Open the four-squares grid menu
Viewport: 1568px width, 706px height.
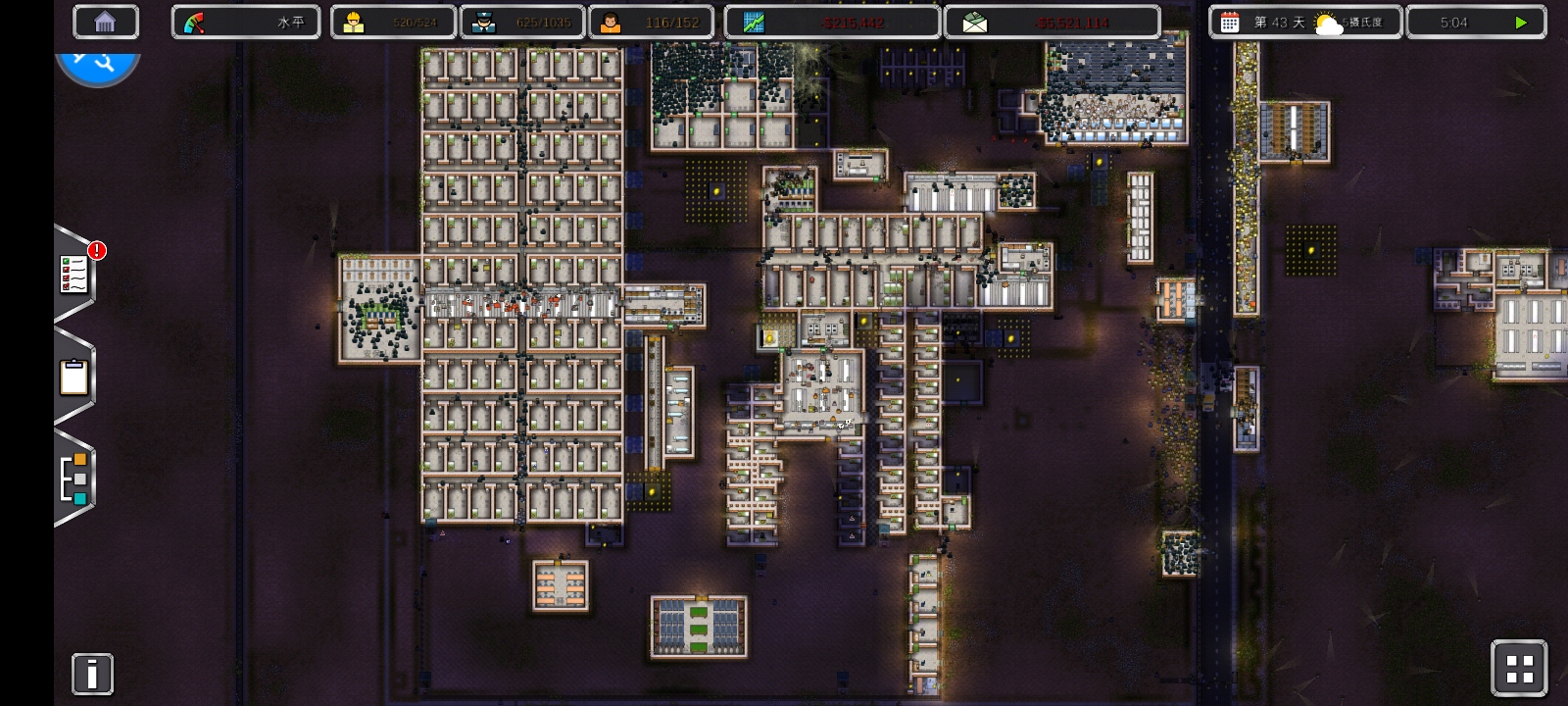tap(1519, 669)
